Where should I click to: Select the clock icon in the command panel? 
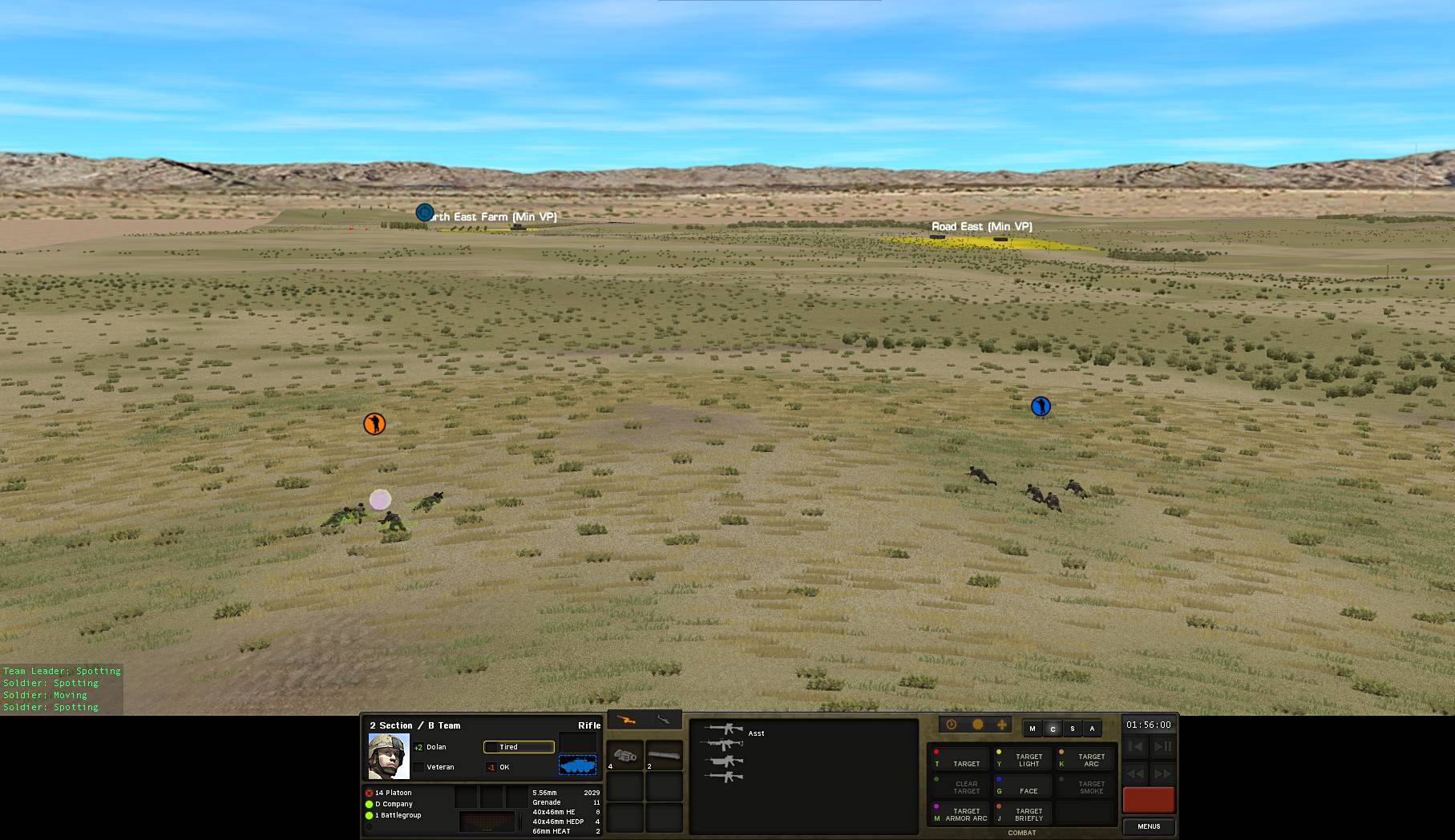tap(951, 725)
